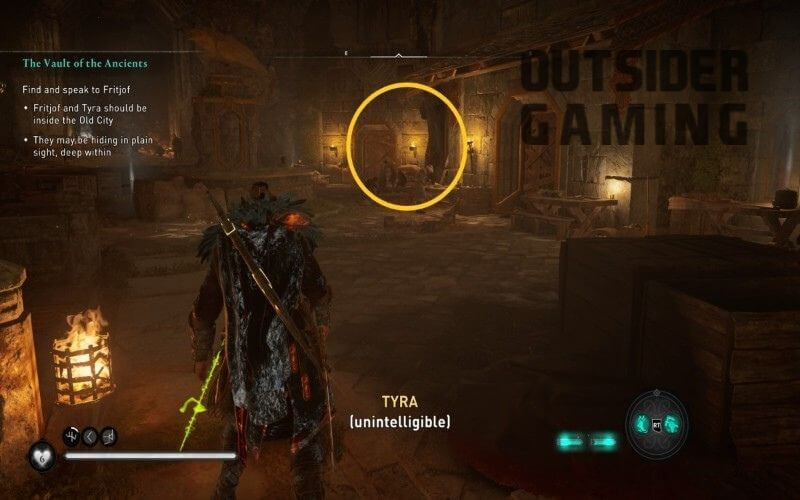This screenshot has height=500, width=800.
Task: Click the angle-bracket rune buff icon
Action: pos(90,436)
